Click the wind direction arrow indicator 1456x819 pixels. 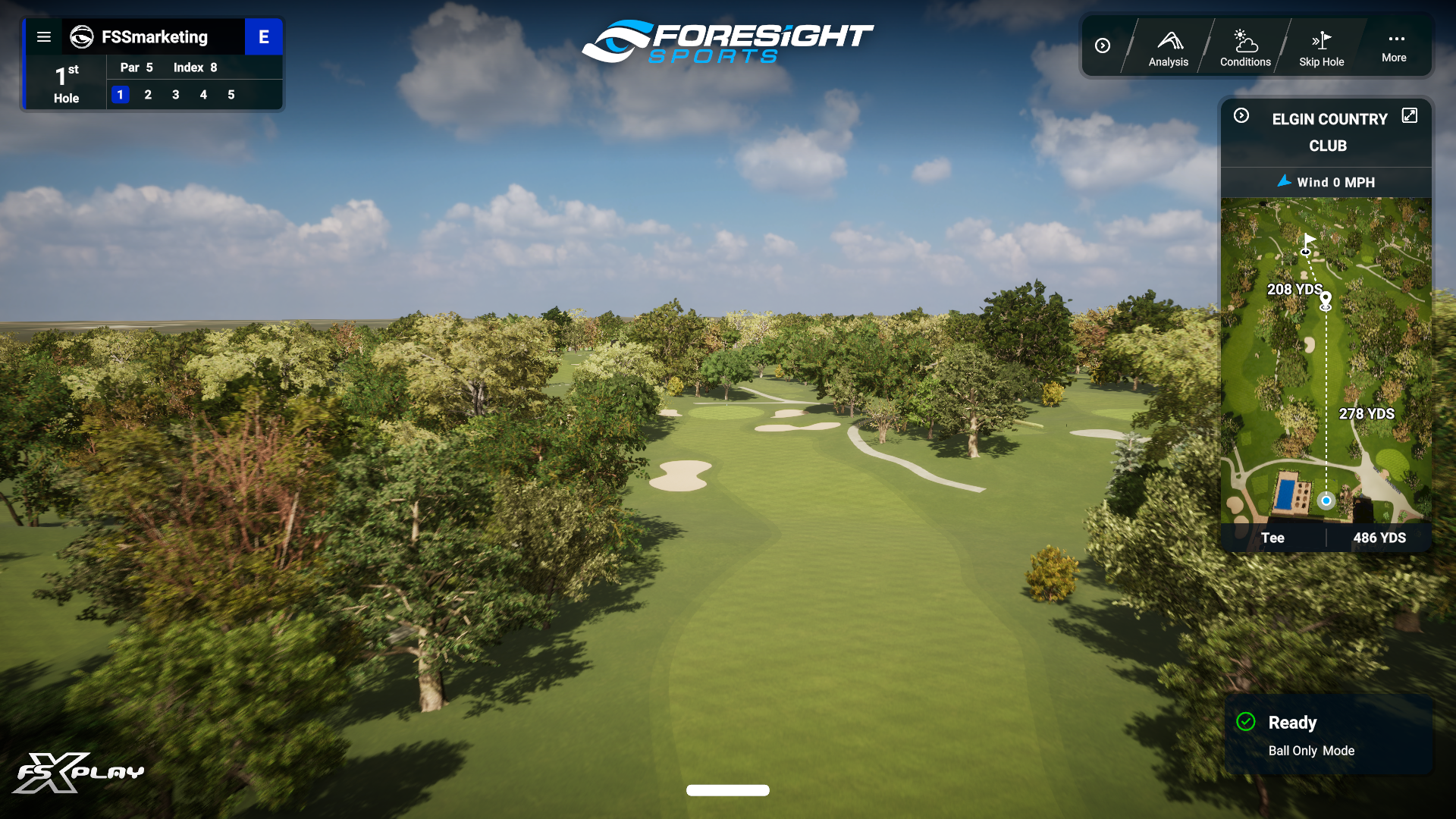click(1285, 182)
